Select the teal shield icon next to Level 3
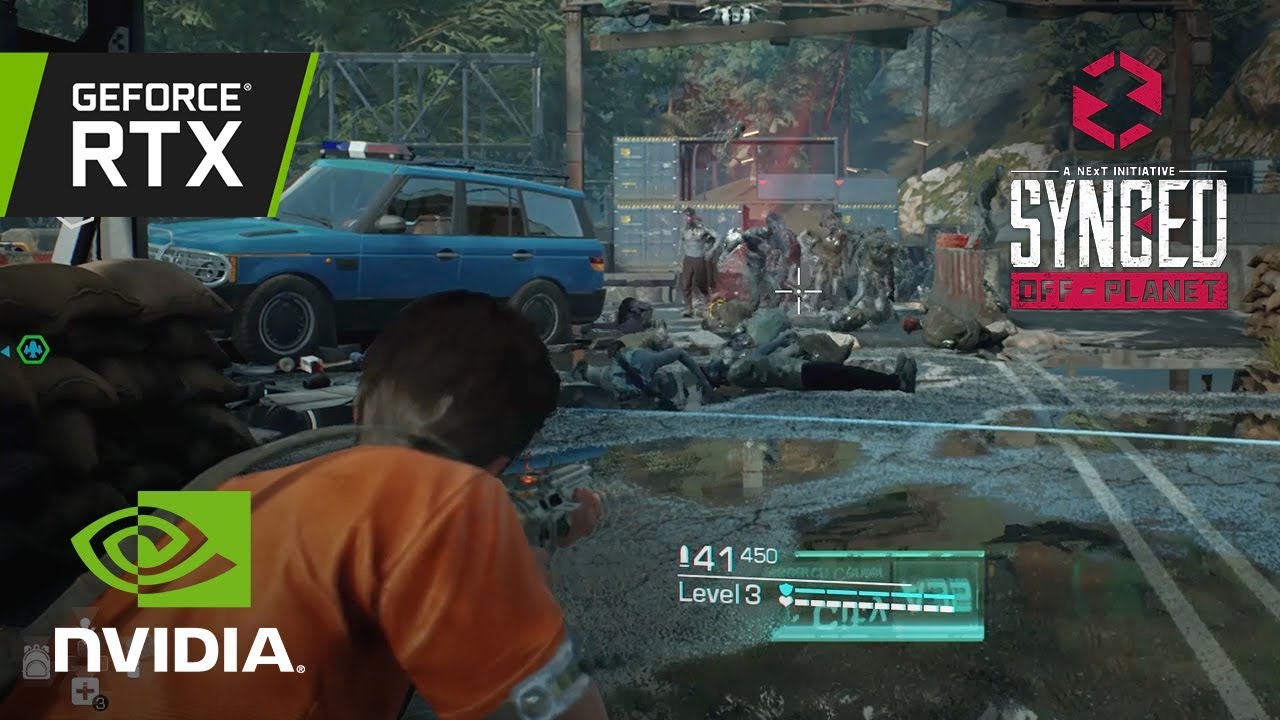This screenshot has width=1280, height=720. [x=786, y=589]
